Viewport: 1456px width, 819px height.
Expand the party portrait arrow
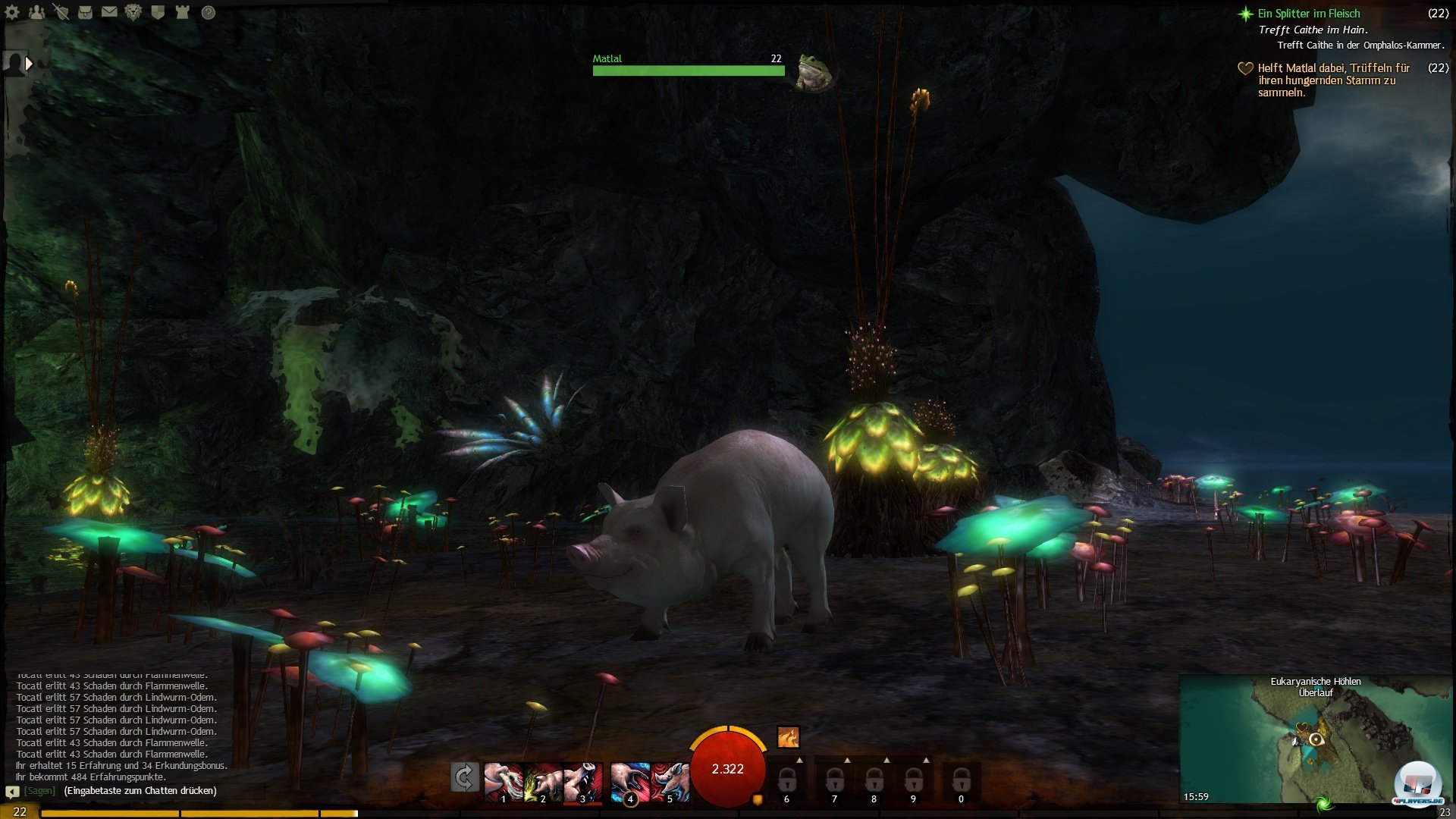[29, 64]
